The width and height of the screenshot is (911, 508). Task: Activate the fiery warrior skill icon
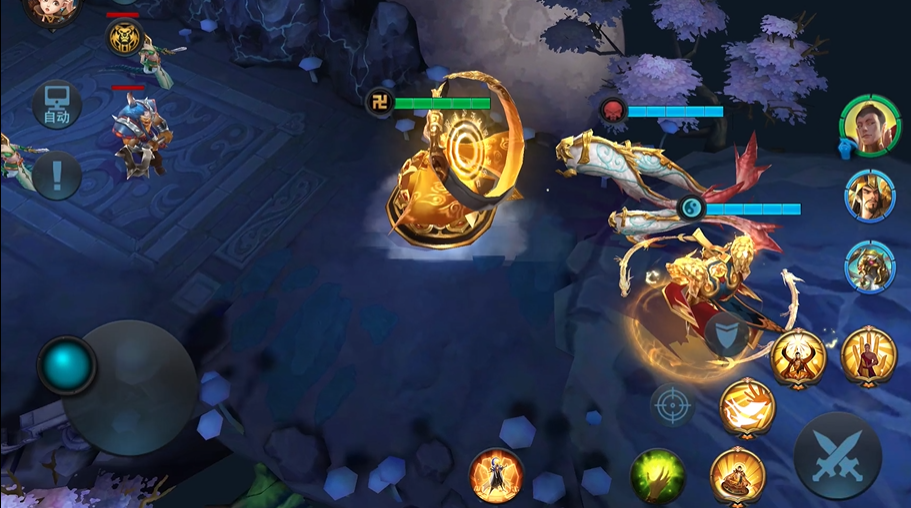[496, 475]
